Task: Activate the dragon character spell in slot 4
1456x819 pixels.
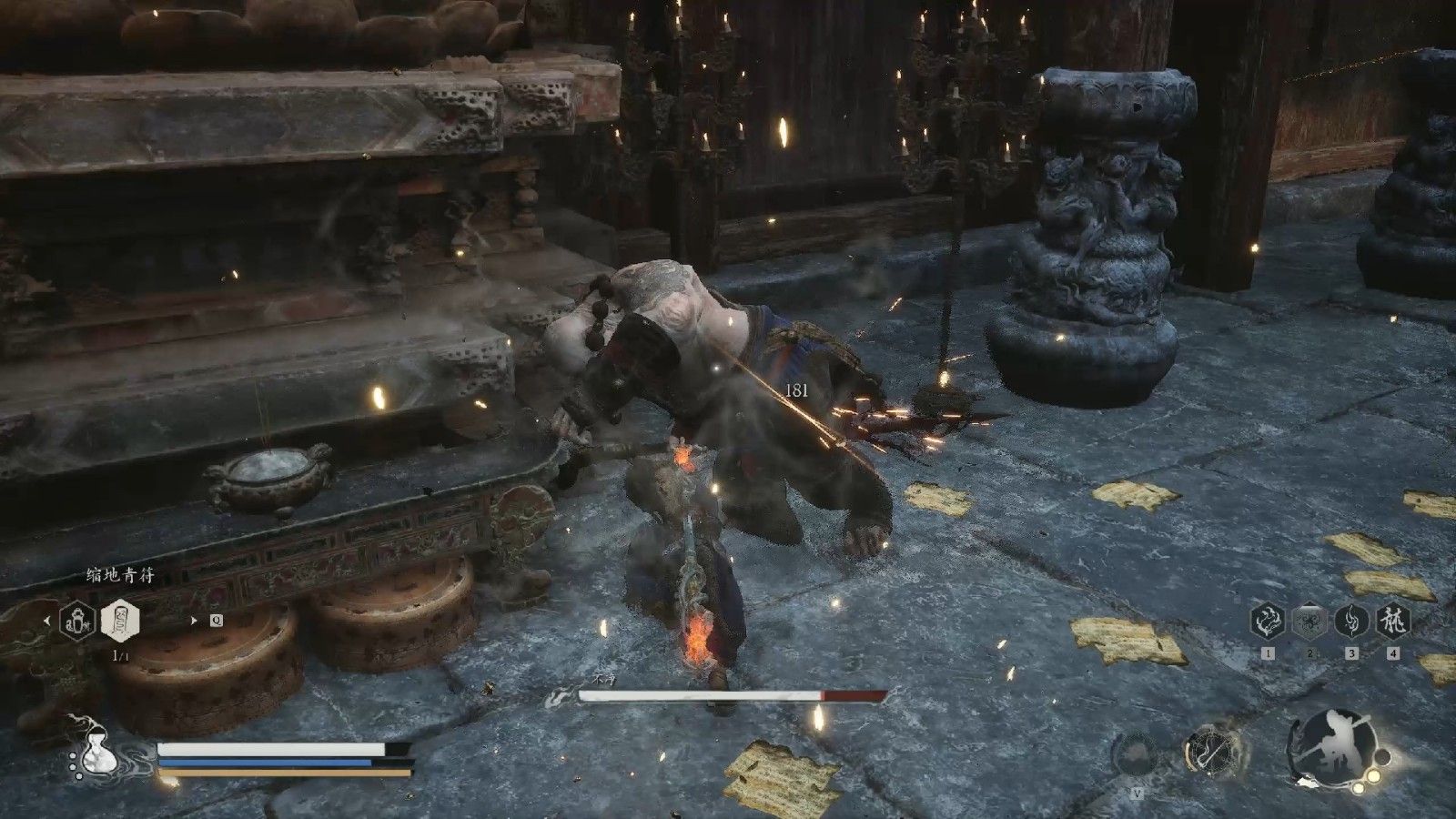Action: tap(1393, 622)
